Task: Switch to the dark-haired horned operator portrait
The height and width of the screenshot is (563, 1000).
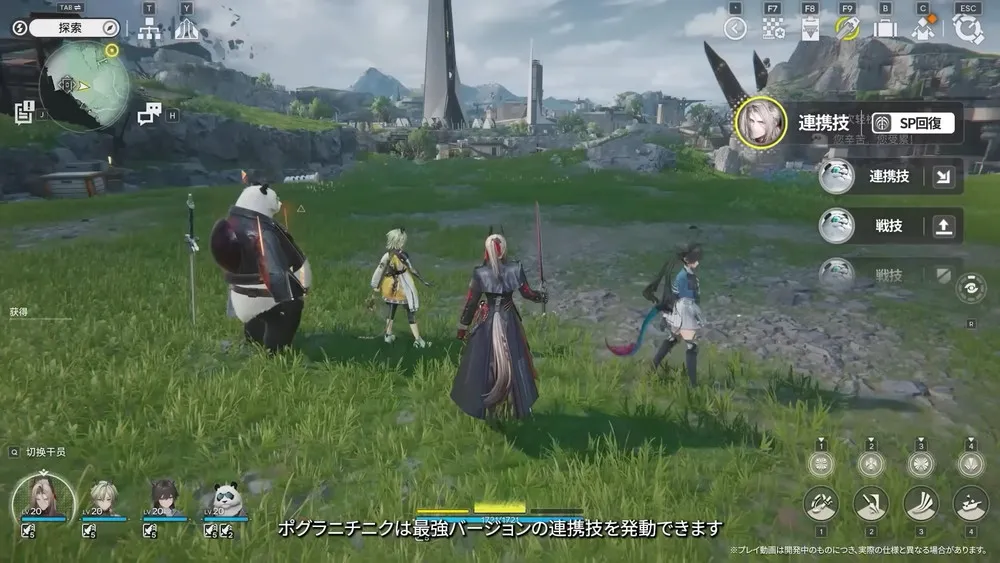Action: 163,498
